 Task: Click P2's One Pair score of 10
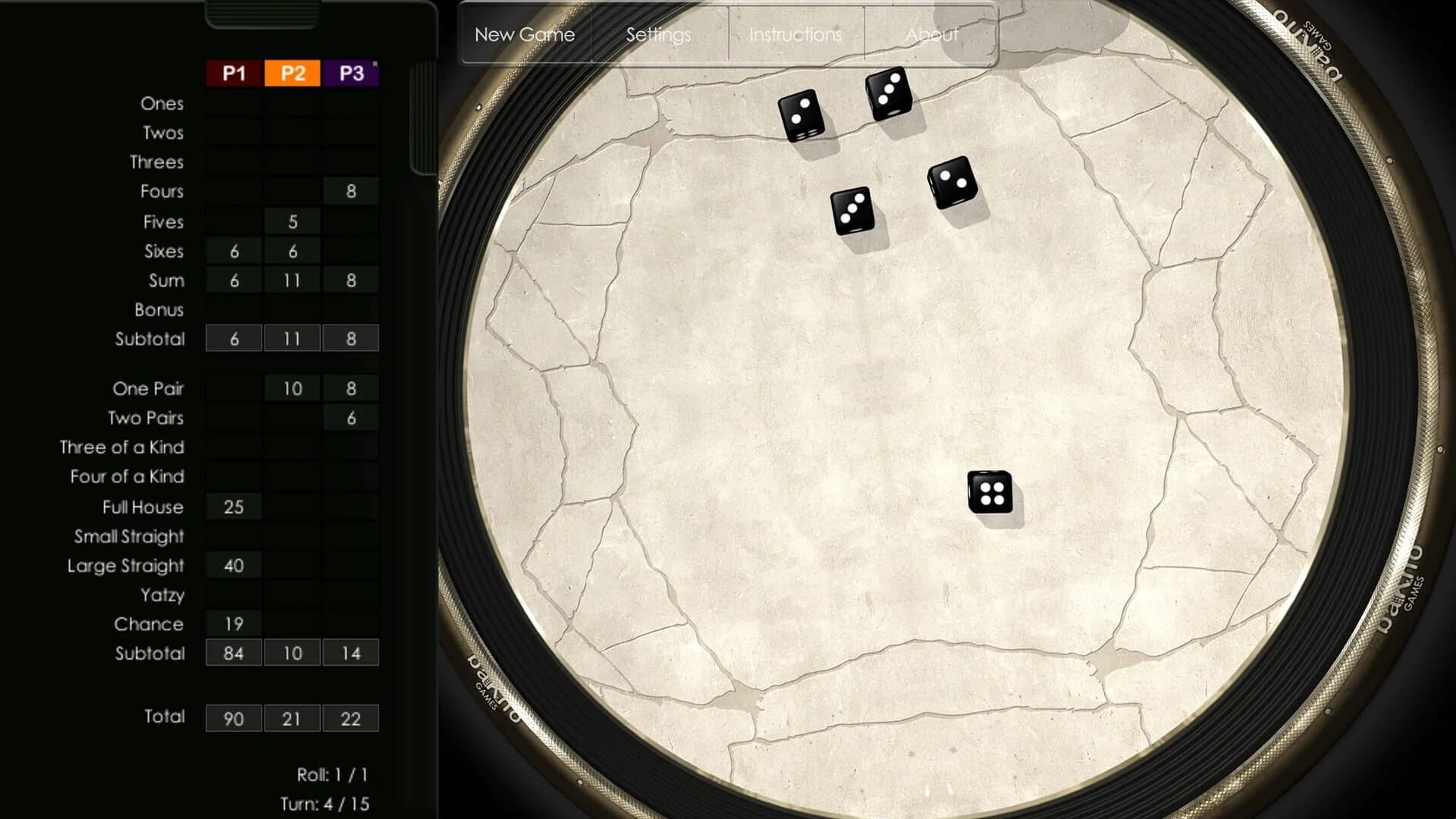pos(292,388)
